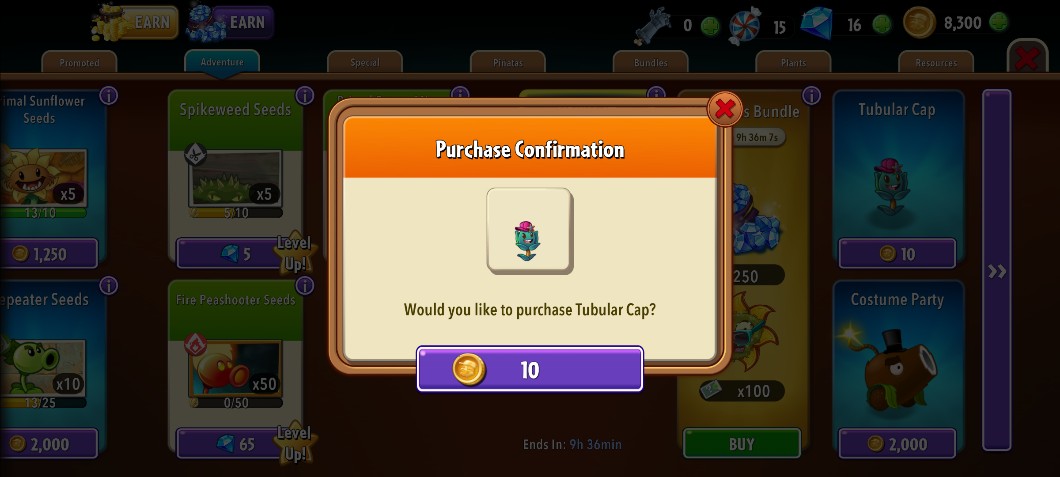Tap the gems EARN button
1060x477 pixels.
point(230,22)
